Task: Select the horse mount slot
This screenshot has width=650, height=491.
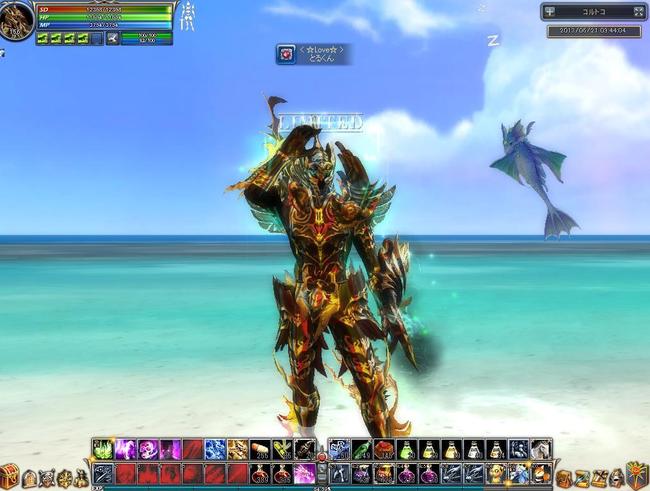Action: [x=543, y=449]
